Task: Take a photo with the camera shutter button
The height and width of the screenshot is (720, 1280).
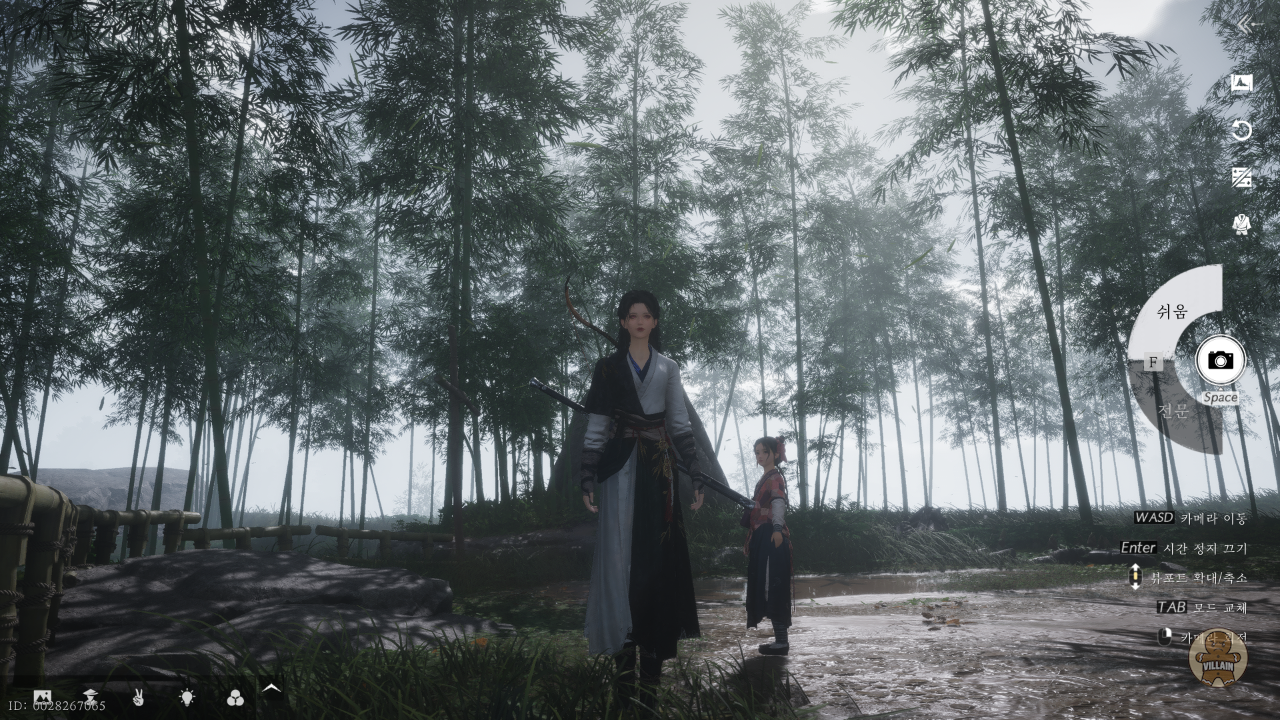Action: tap(1220, 360)
